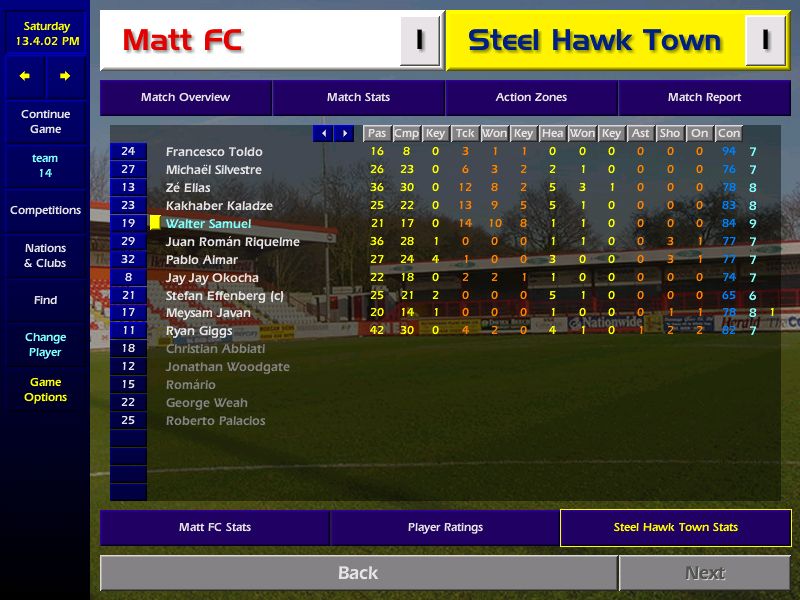Go forward with the yellow right arrow
The height and width of the screenshot is (600, 800).
[x=65, y=76]
